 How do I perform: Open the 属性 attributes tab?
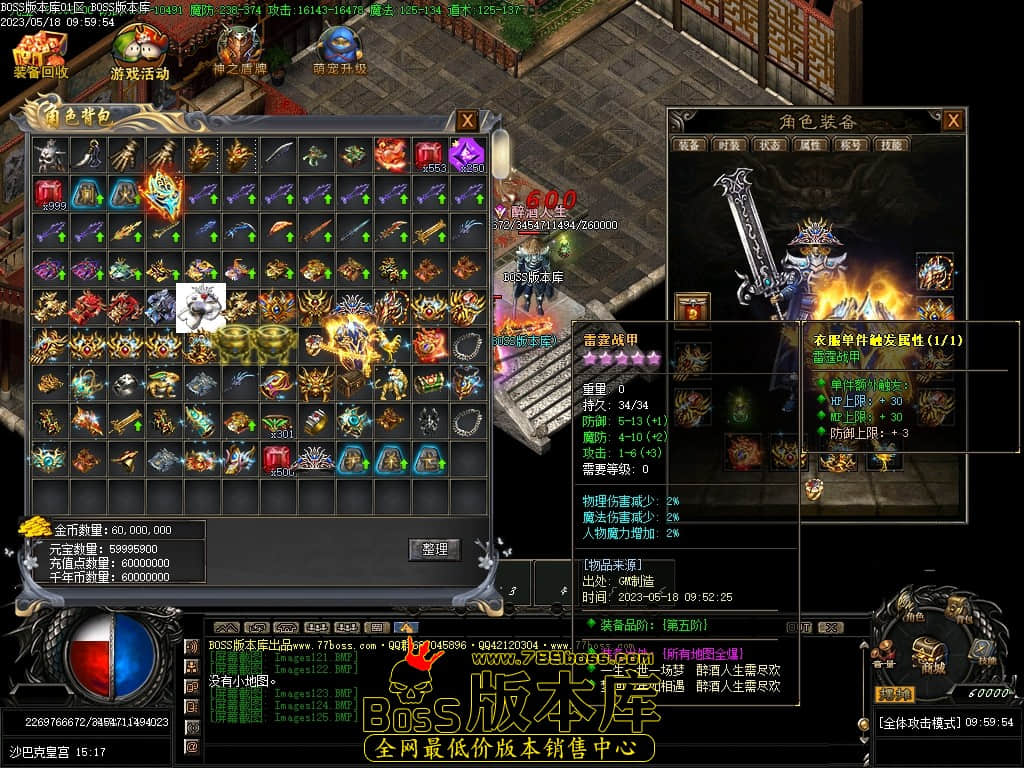pyautogui.click(x=808, y=145)
